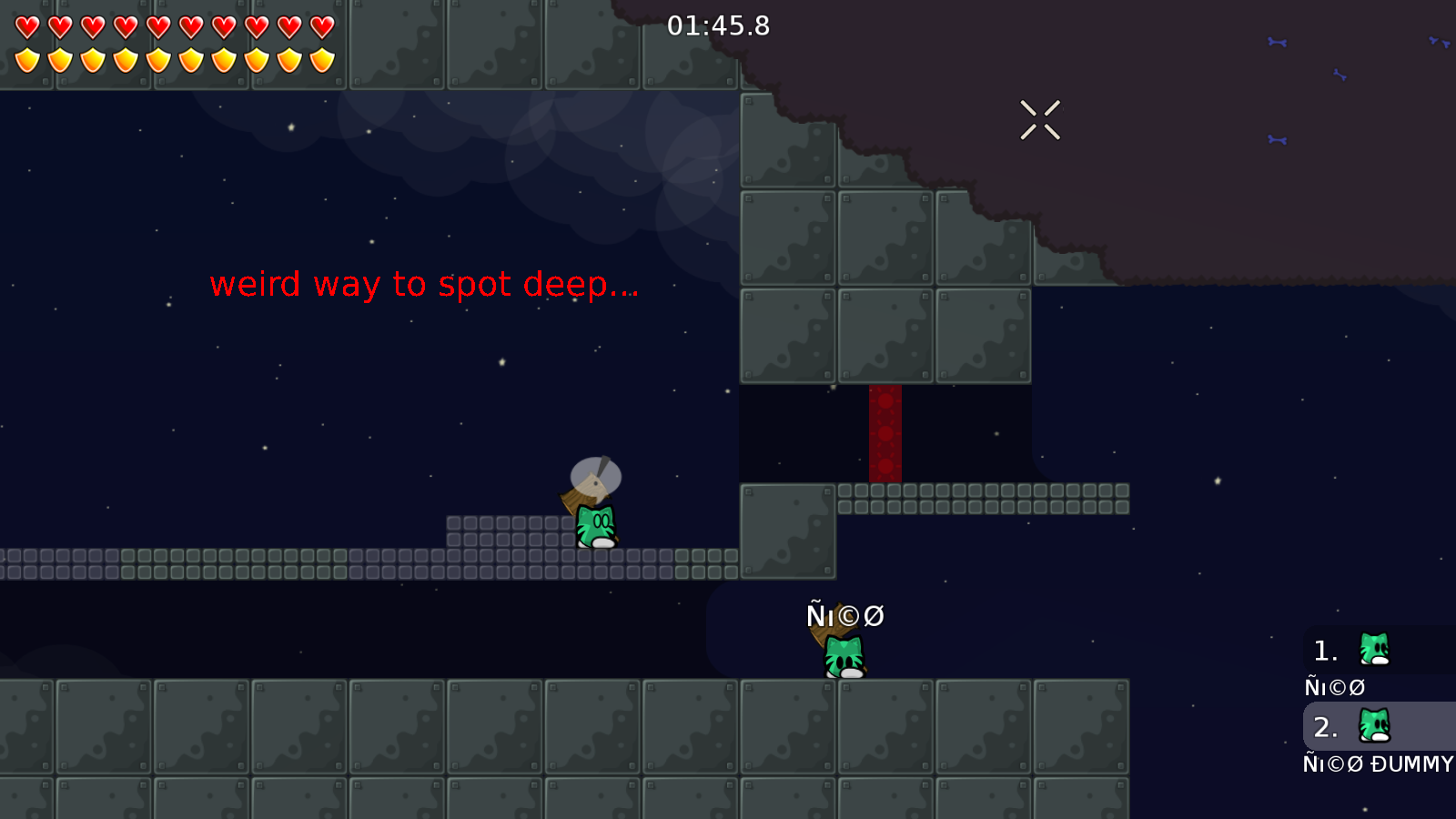Image resolution: width=1456 pixels, height=819 pixels.
Task: Click the bone icon near the top right corner
Action: point(1438,41)
